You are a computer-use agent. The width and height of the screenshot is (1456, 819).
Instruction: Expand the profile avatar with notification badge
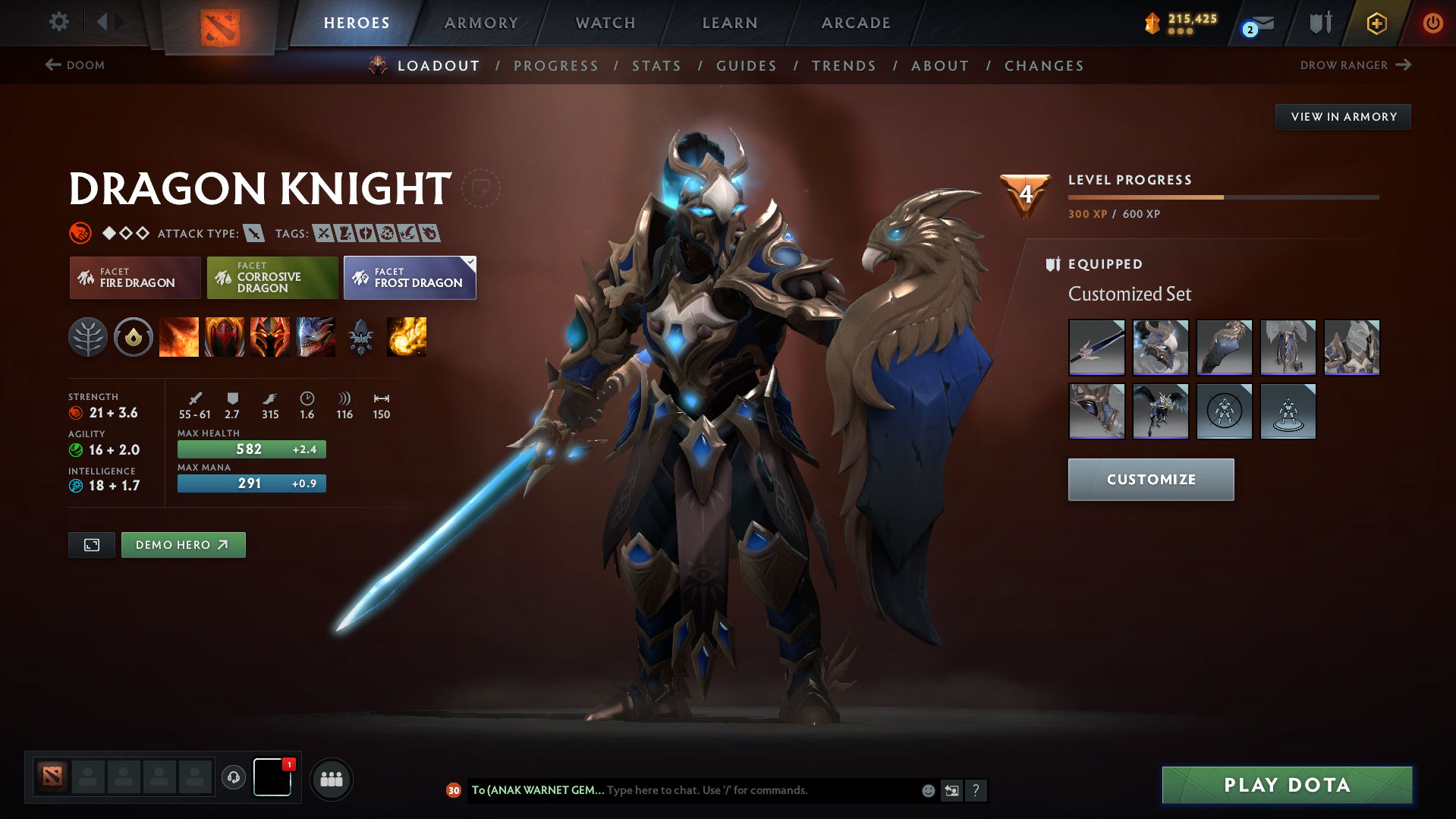click(x=272, y=779)
